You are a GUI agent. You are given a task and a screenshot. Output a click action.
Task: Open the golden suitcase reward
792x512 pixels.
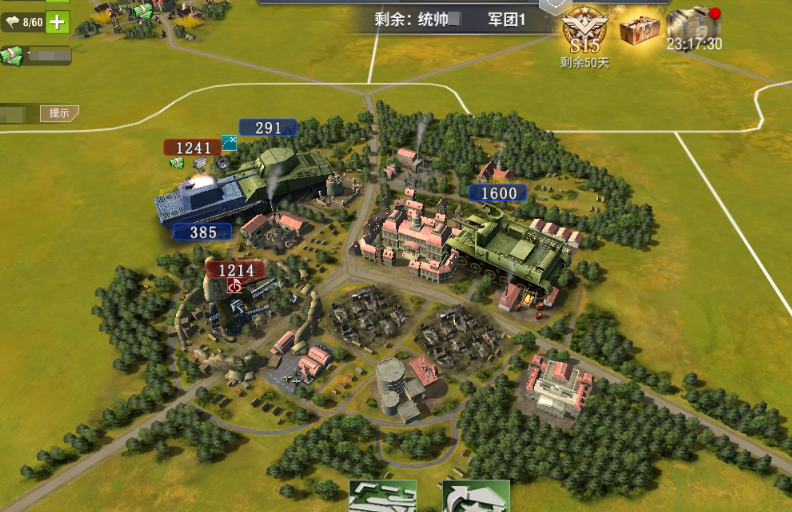(637, 28)
